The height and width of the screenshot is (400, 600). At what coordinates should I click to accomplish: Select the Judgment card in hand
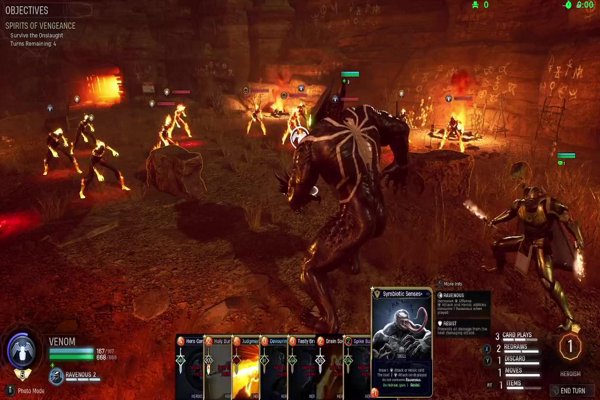(246, 366)
